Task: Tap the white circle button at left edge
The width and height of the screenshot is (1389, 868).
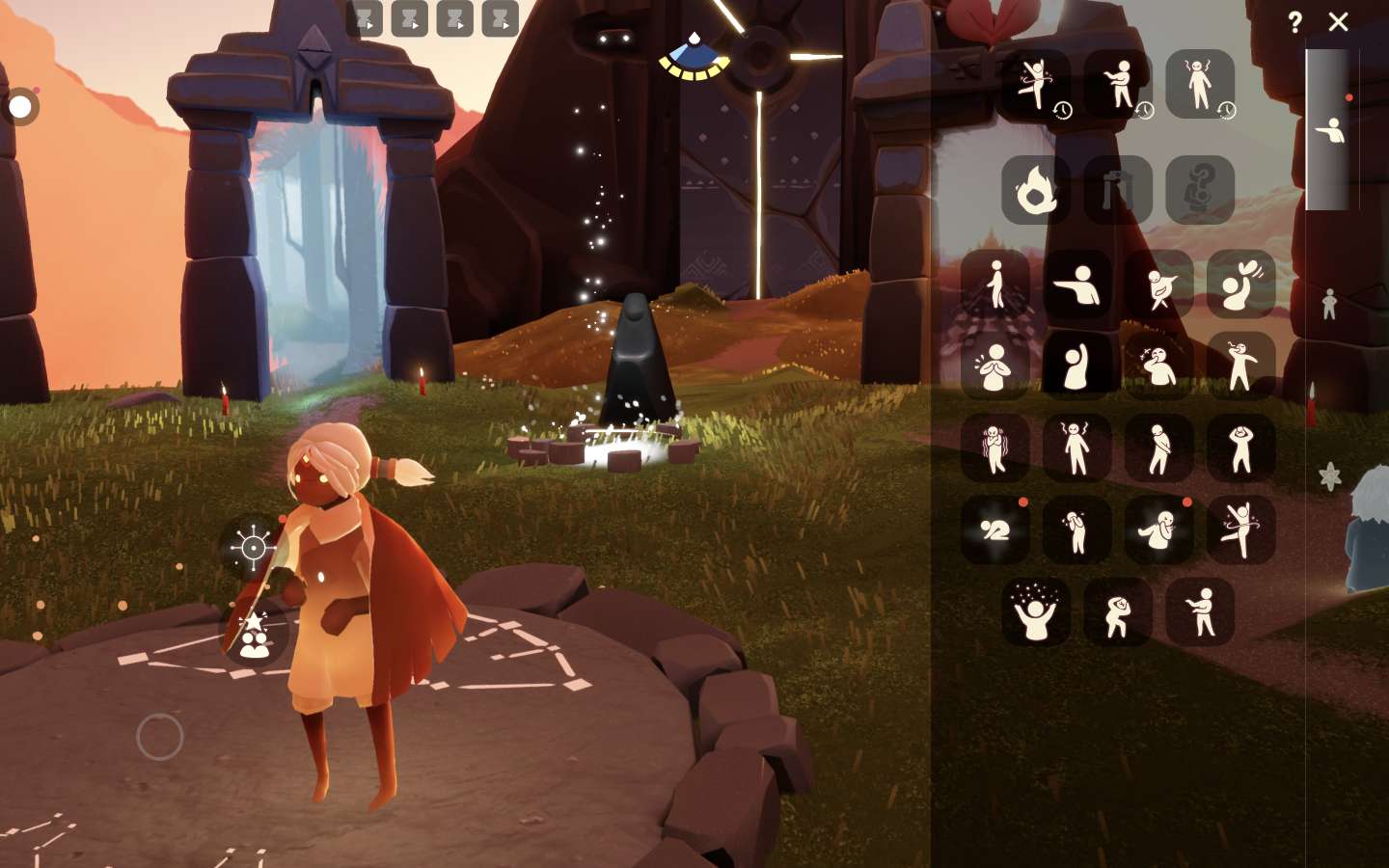Action: [x=20, y=106]
